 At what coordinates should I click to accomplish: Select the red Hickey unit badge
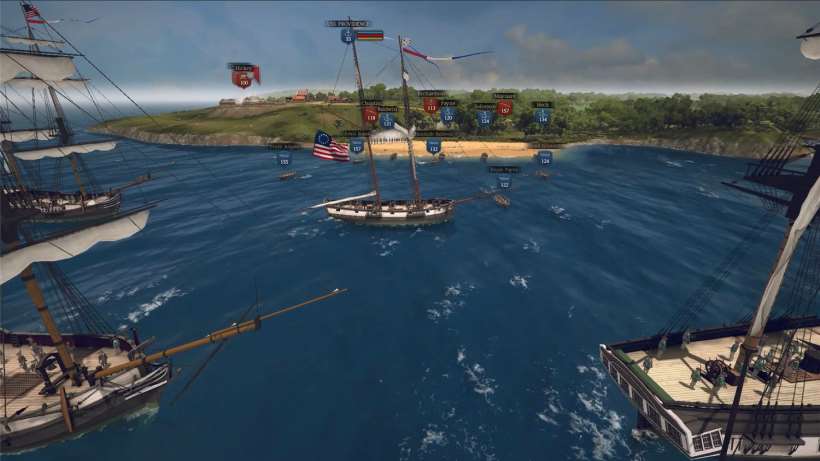coord(242,78)
